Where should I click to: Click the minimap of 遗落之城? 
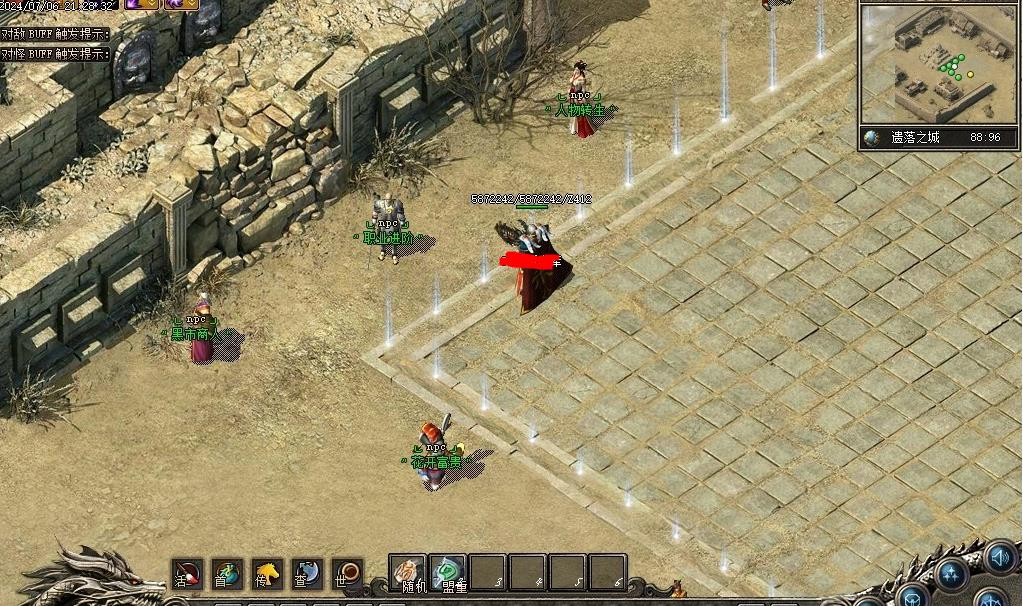(x=938, y=64)
